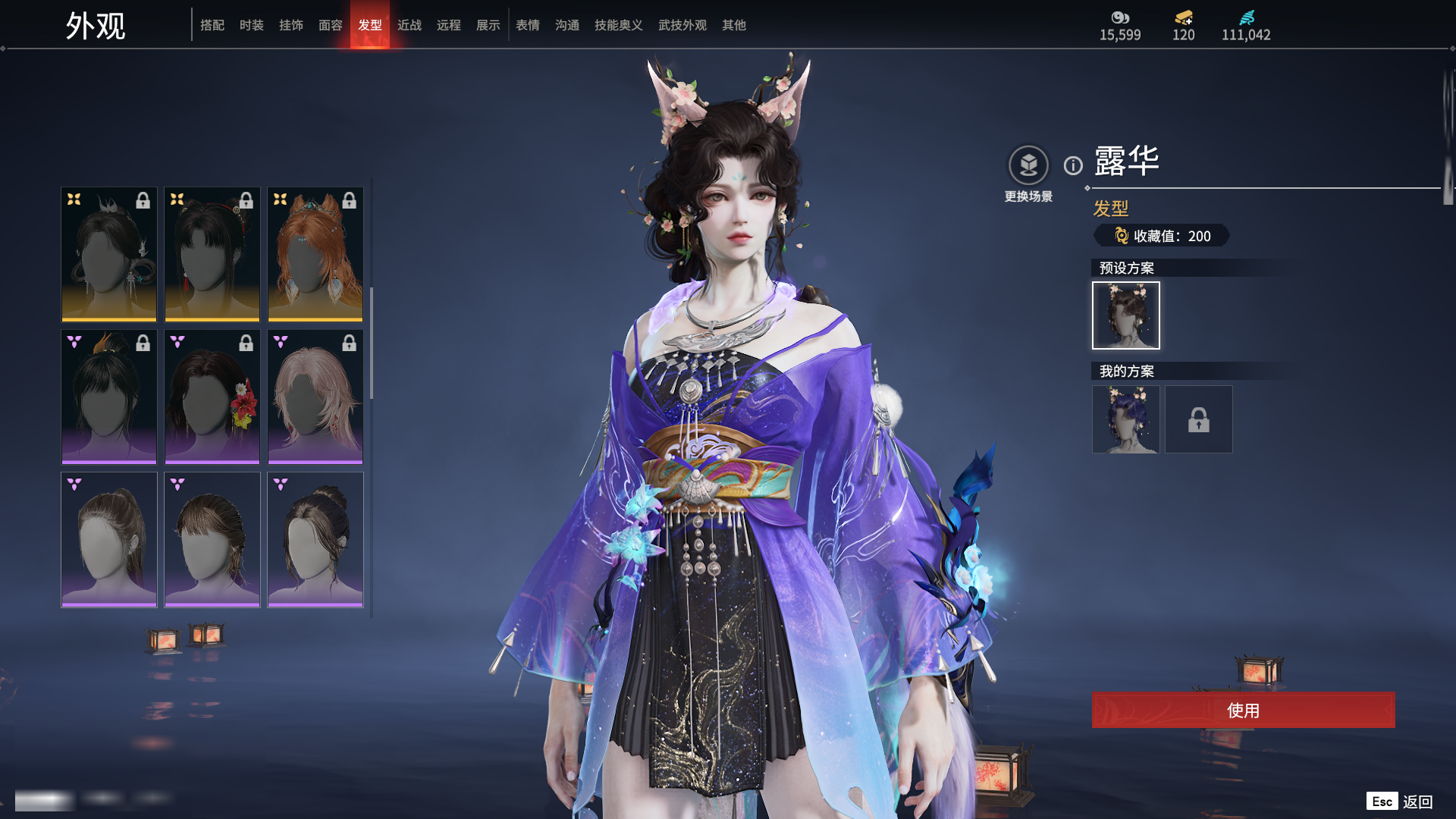Switch to the 远程 tab
Viewport: 1456px width, 819px height.
pyautogui.click(x=449, y=25)
